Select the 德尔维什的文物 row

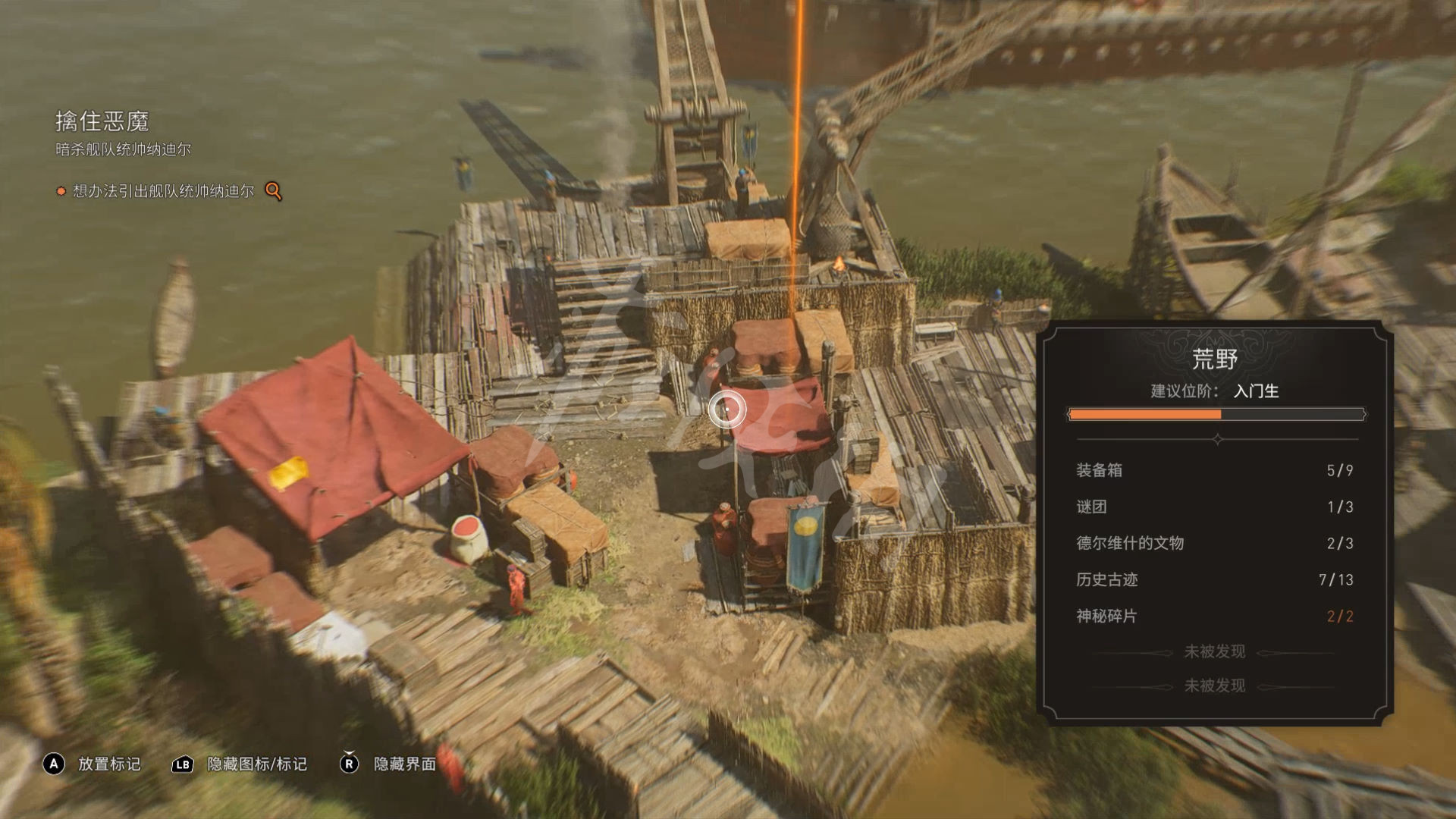pyautogui.click(x=1214, y=543)
